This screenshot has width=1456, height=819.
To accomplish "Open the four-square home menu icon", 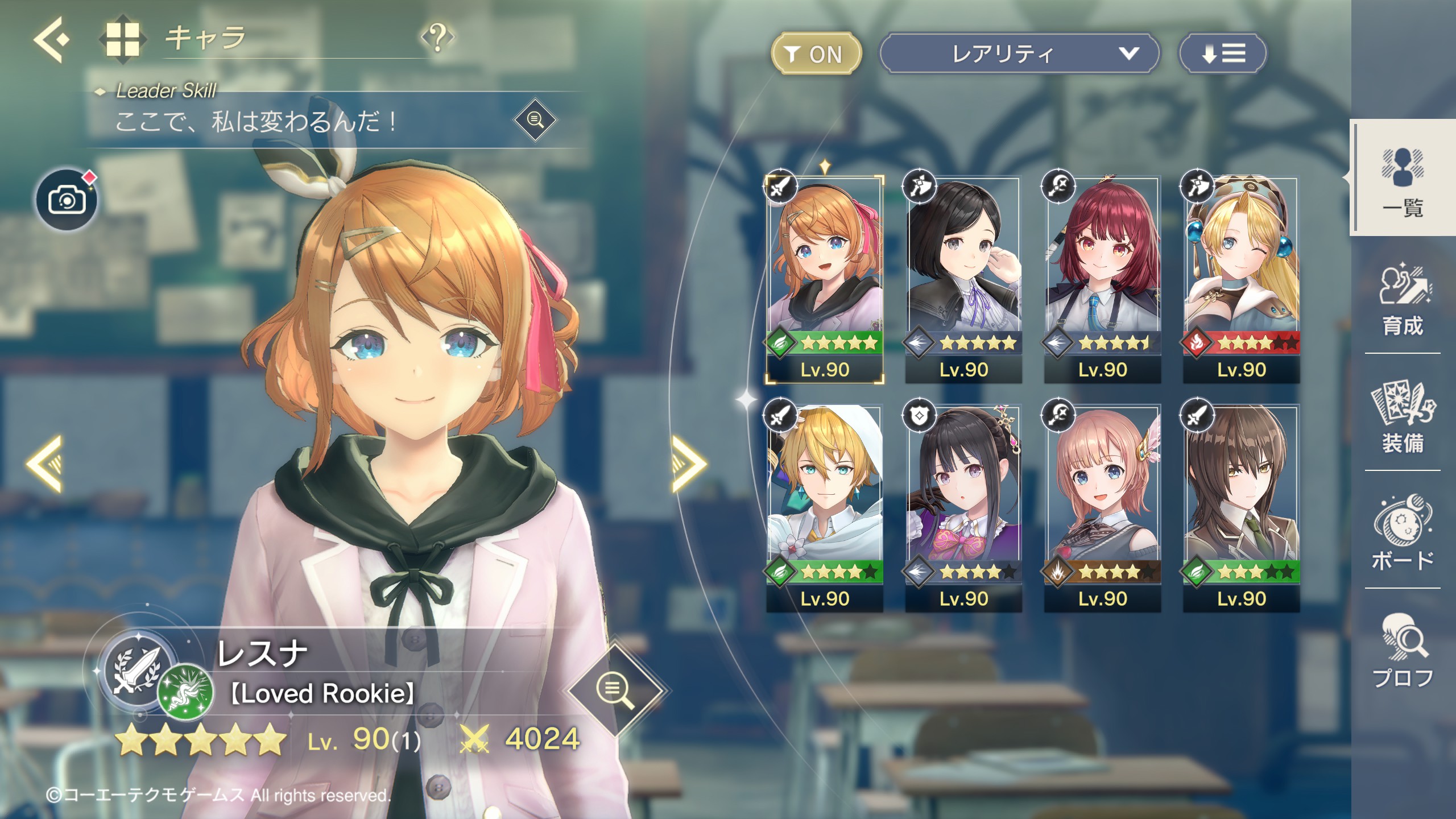I will pyautogui.click(x=122, y=39).
